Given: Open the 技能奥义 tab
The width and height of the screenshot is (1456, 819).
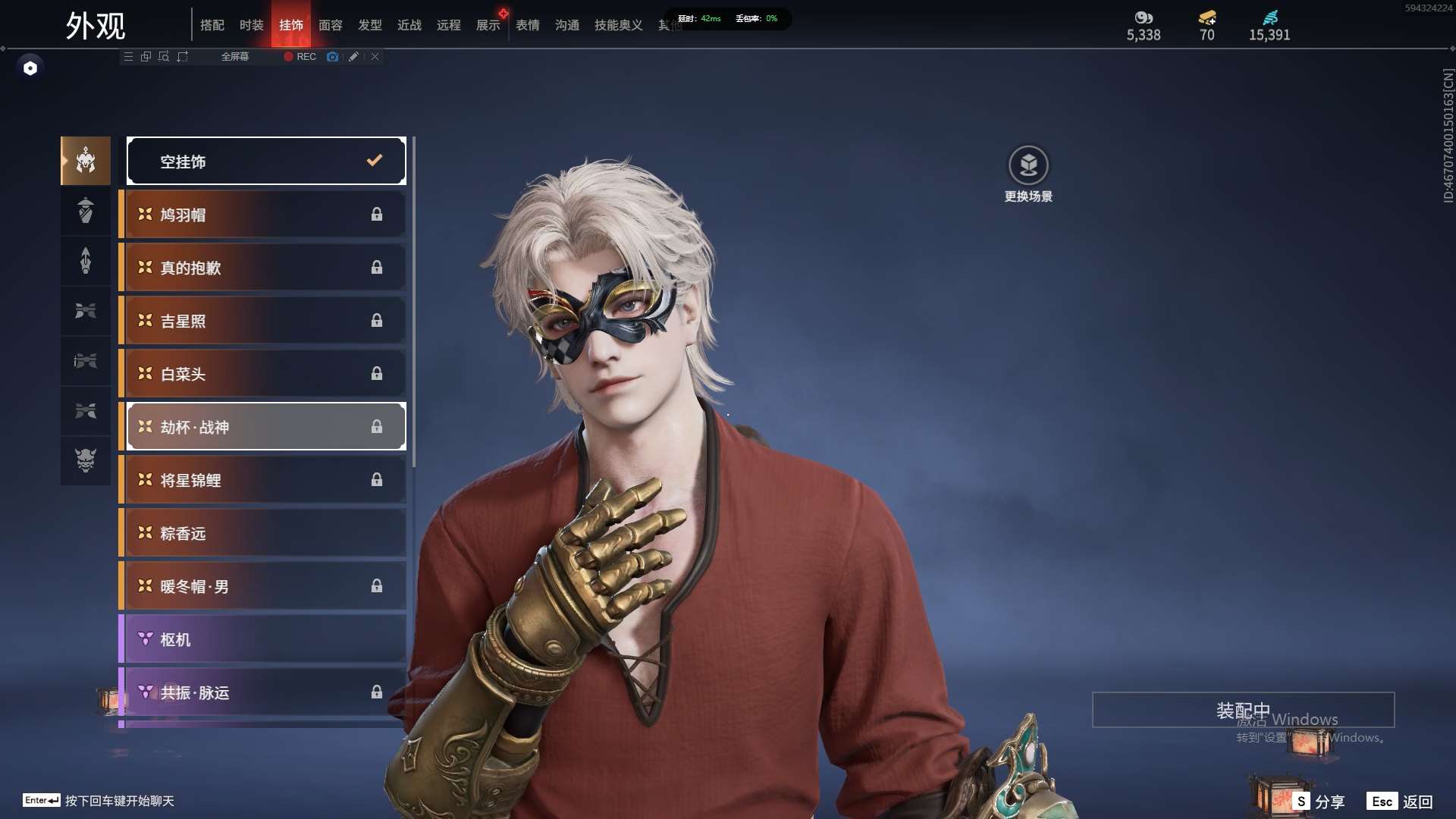Looking at the screenshot, I should [618, 25].
